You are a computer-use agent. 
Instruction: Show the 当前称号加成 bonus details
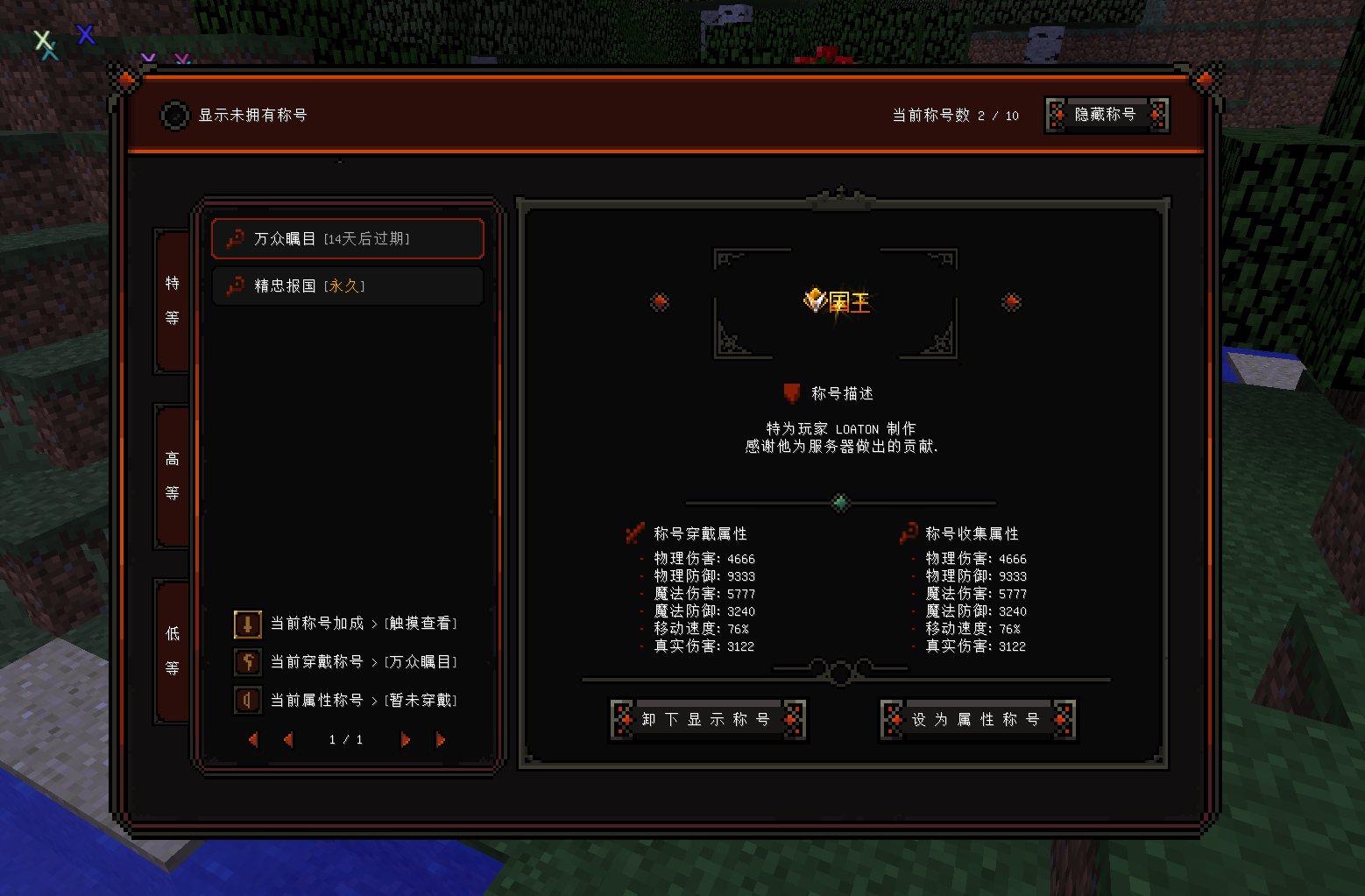(345, 624)
